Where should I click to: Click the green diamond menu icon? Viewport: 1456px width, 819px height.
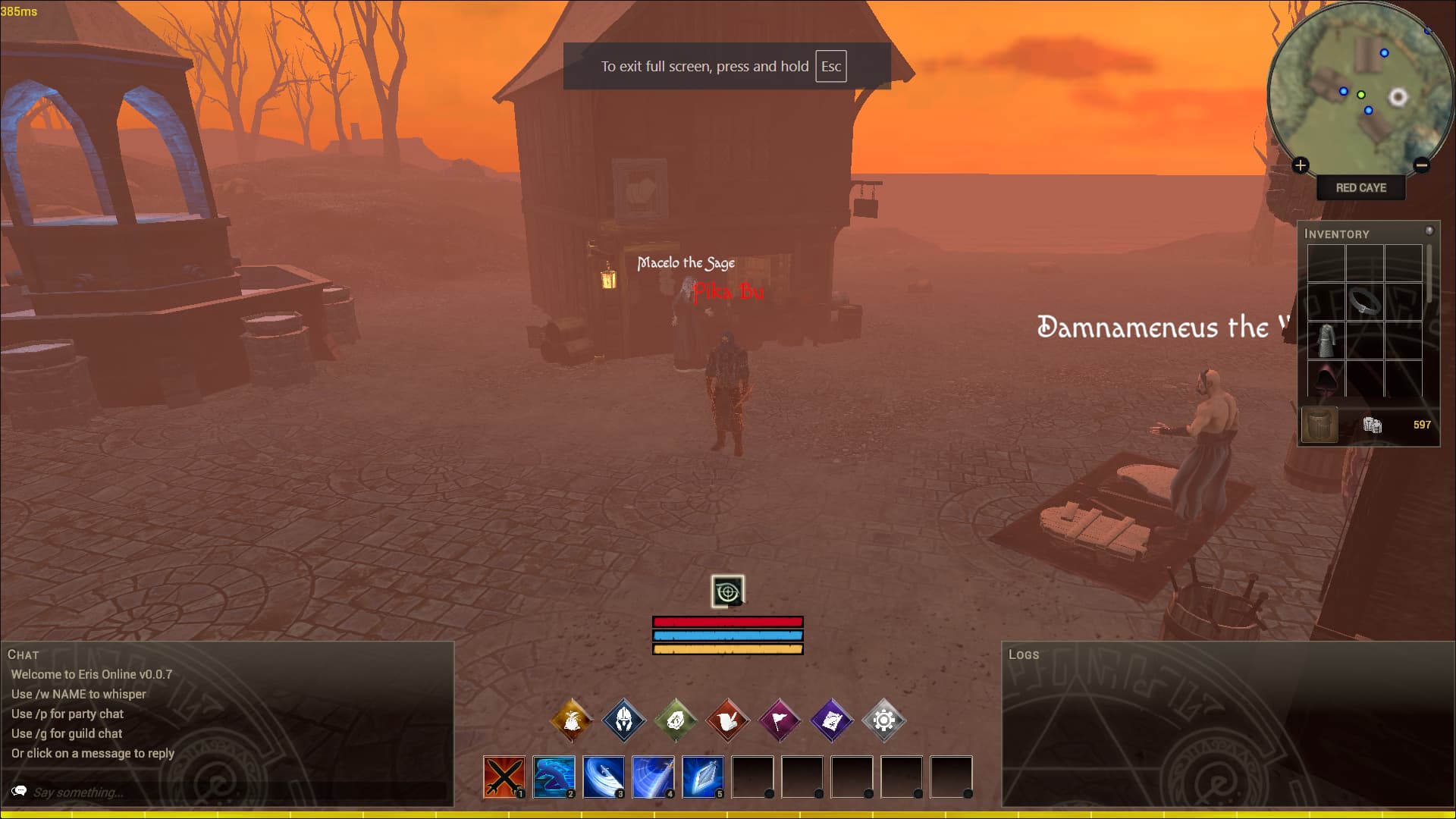[676, 720]
